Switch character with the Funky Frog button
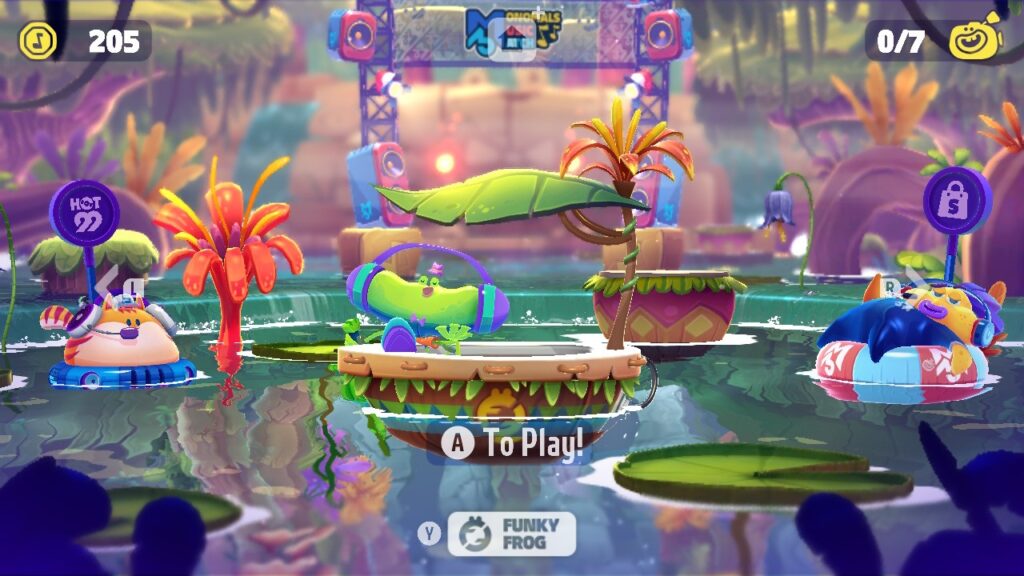The image size is (1024, 576). [511, 534]
